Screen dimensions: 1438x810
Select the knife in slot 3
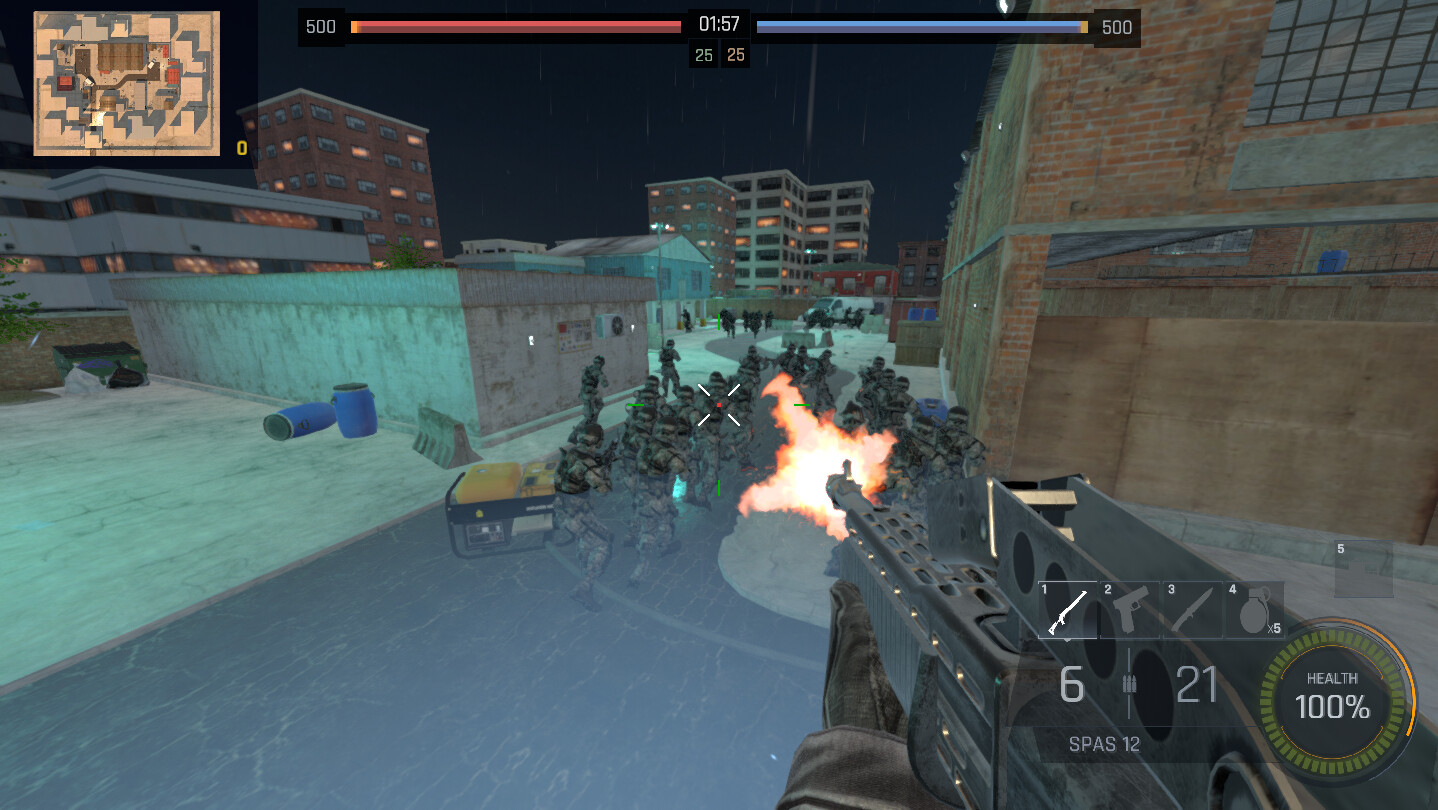1192,610
